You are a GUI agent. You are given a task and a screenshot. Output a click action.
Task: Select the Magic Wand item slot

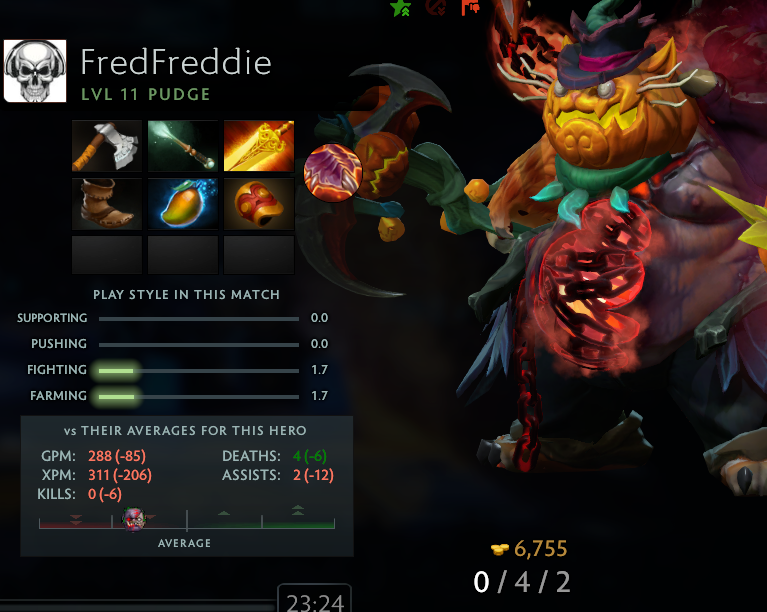[183, 146]
